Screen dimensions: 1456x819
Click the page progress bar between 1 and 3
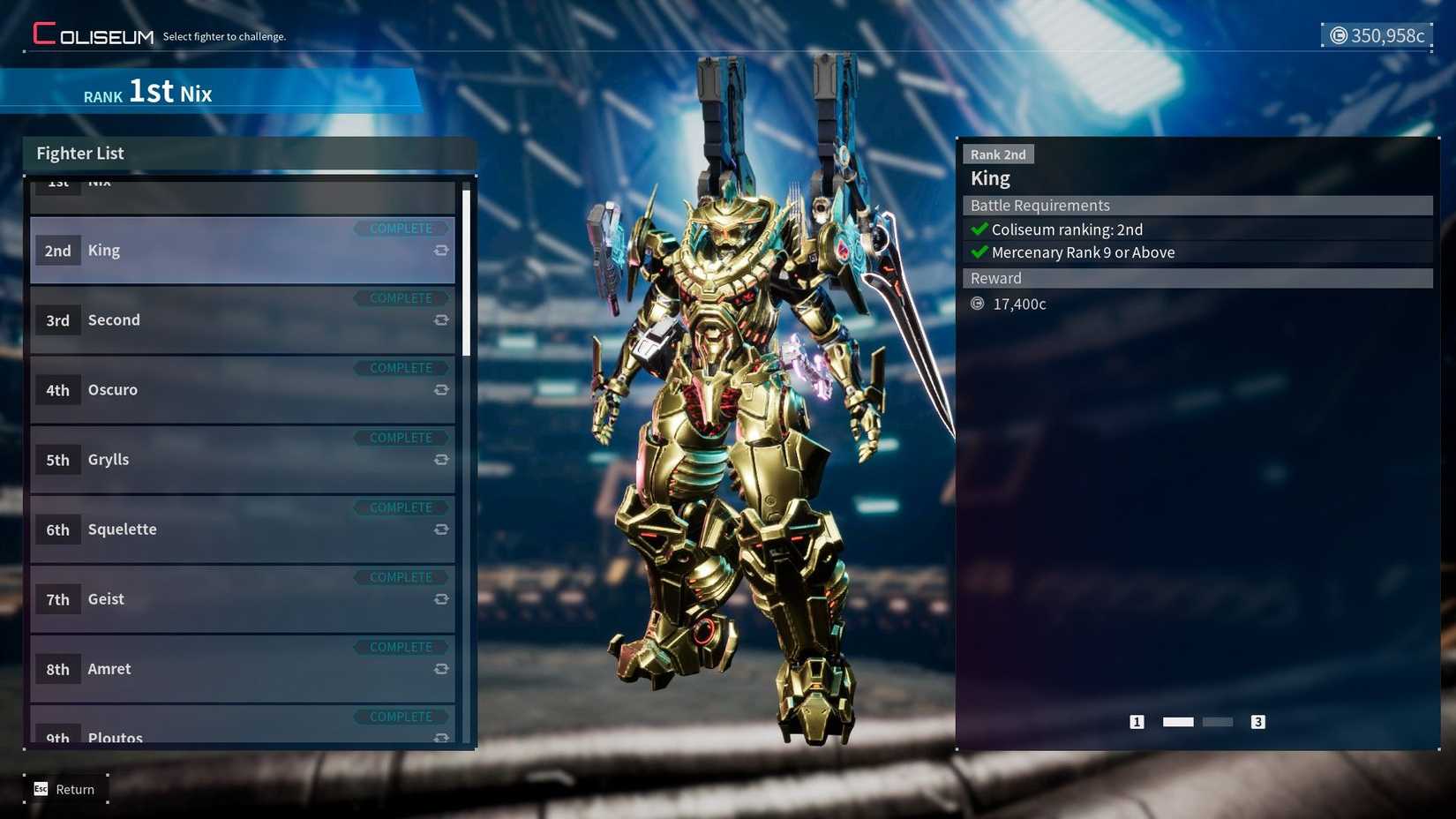coord(1197,721)
